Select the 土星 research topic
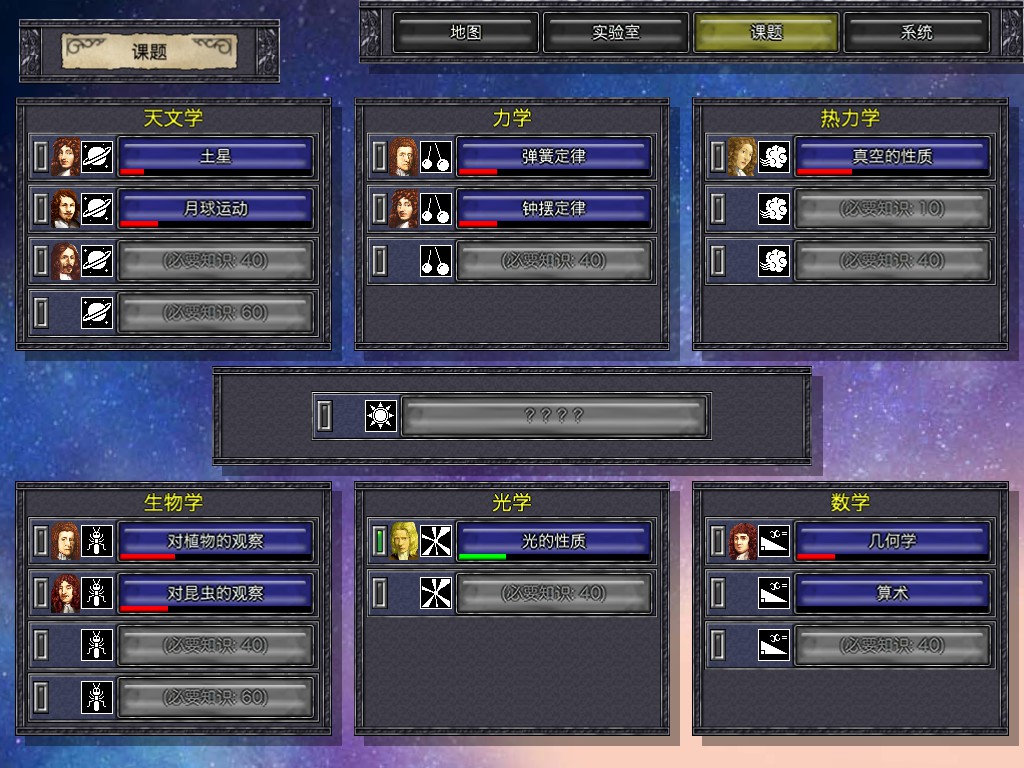Viewport: 1024px width, 768px height. (x=215, y=156)
